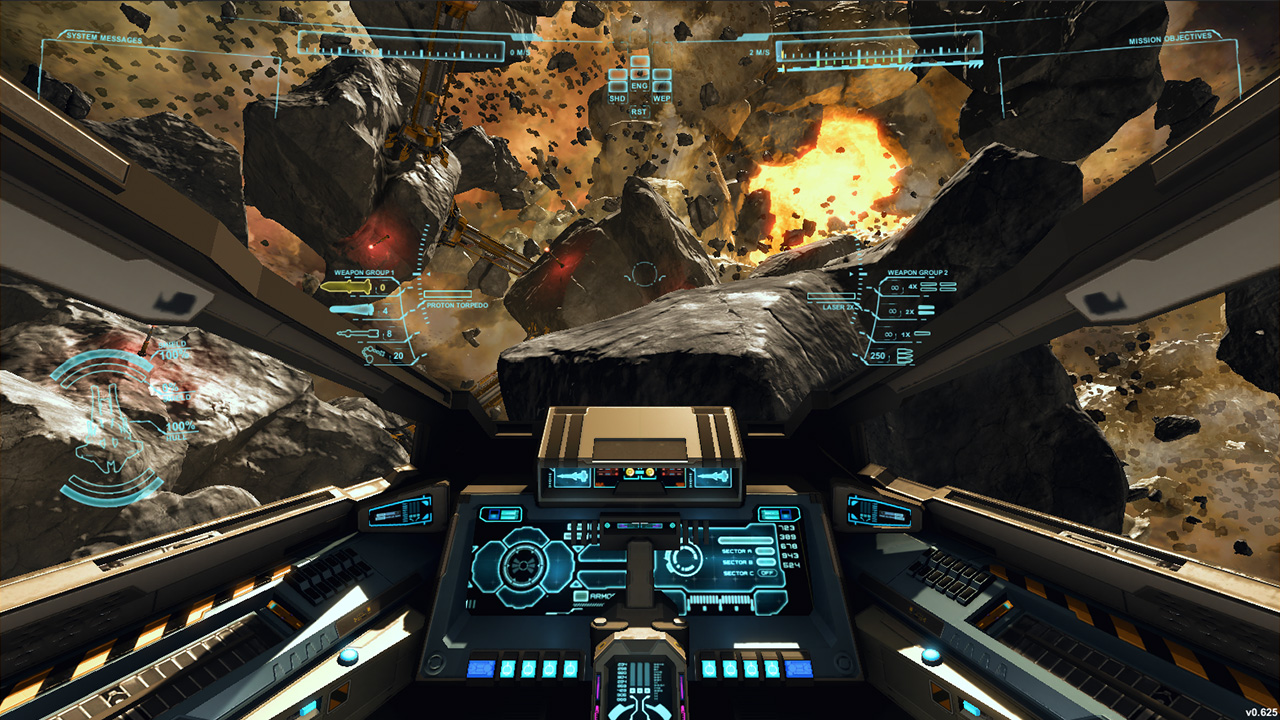This screenshot has width=1280, height=720.
Task: Toggle the Sector A power switch
Action: point(764,551)
